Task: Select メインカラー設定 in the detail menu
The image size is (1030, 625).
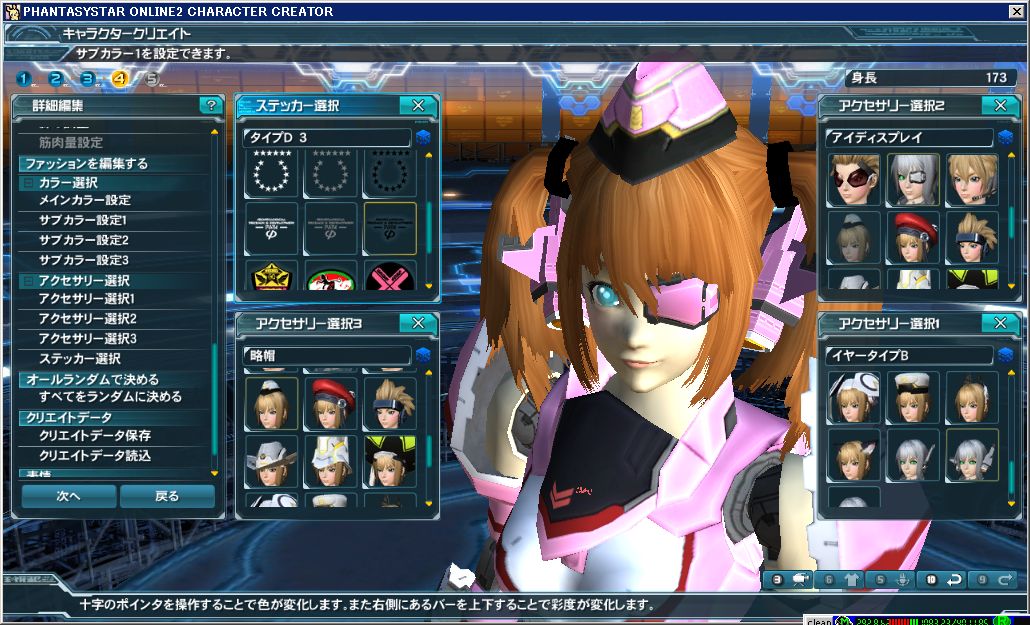Action: coord(85,200)
